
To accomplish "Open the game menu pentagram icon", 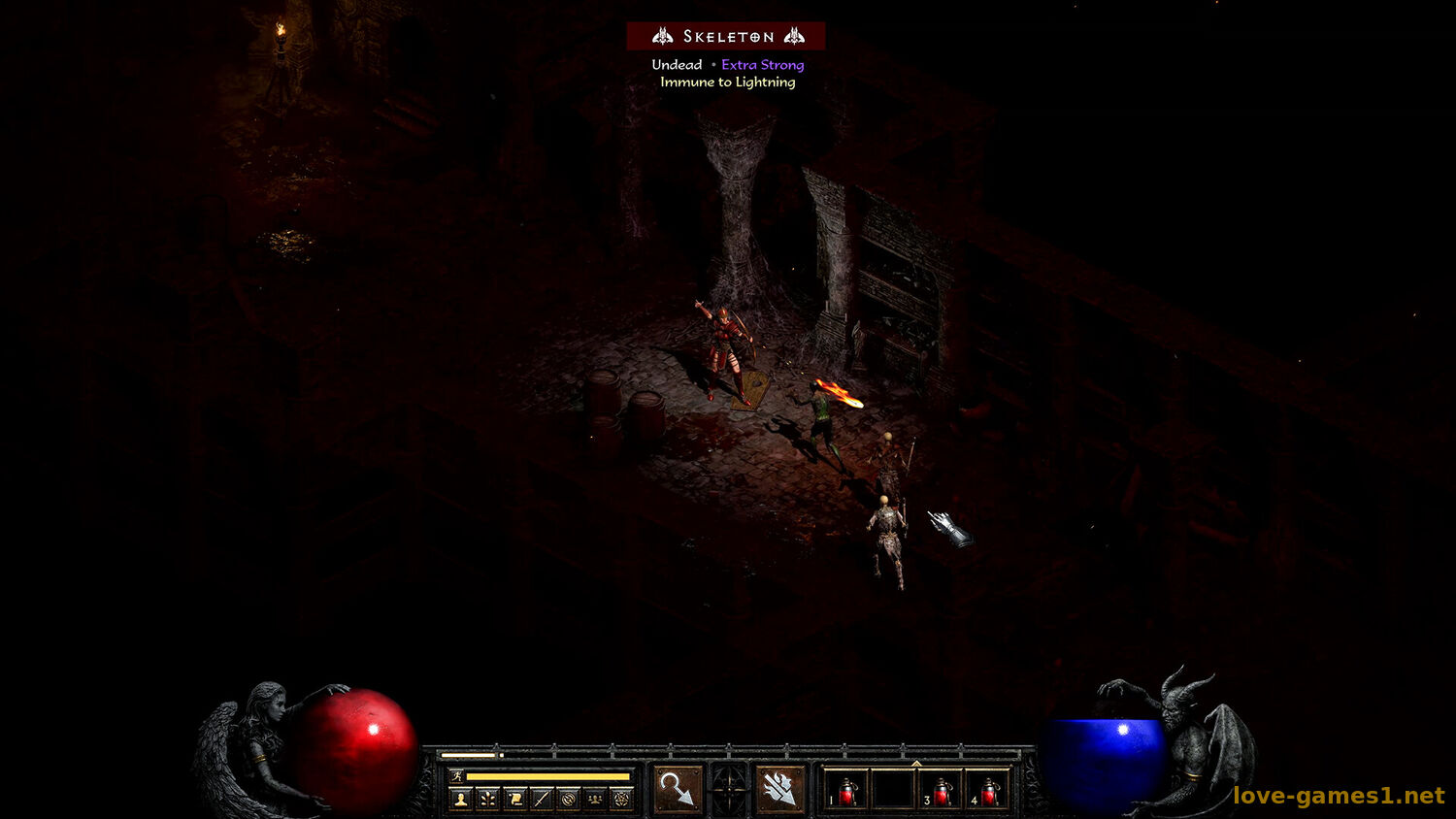I will click(620, 798).
